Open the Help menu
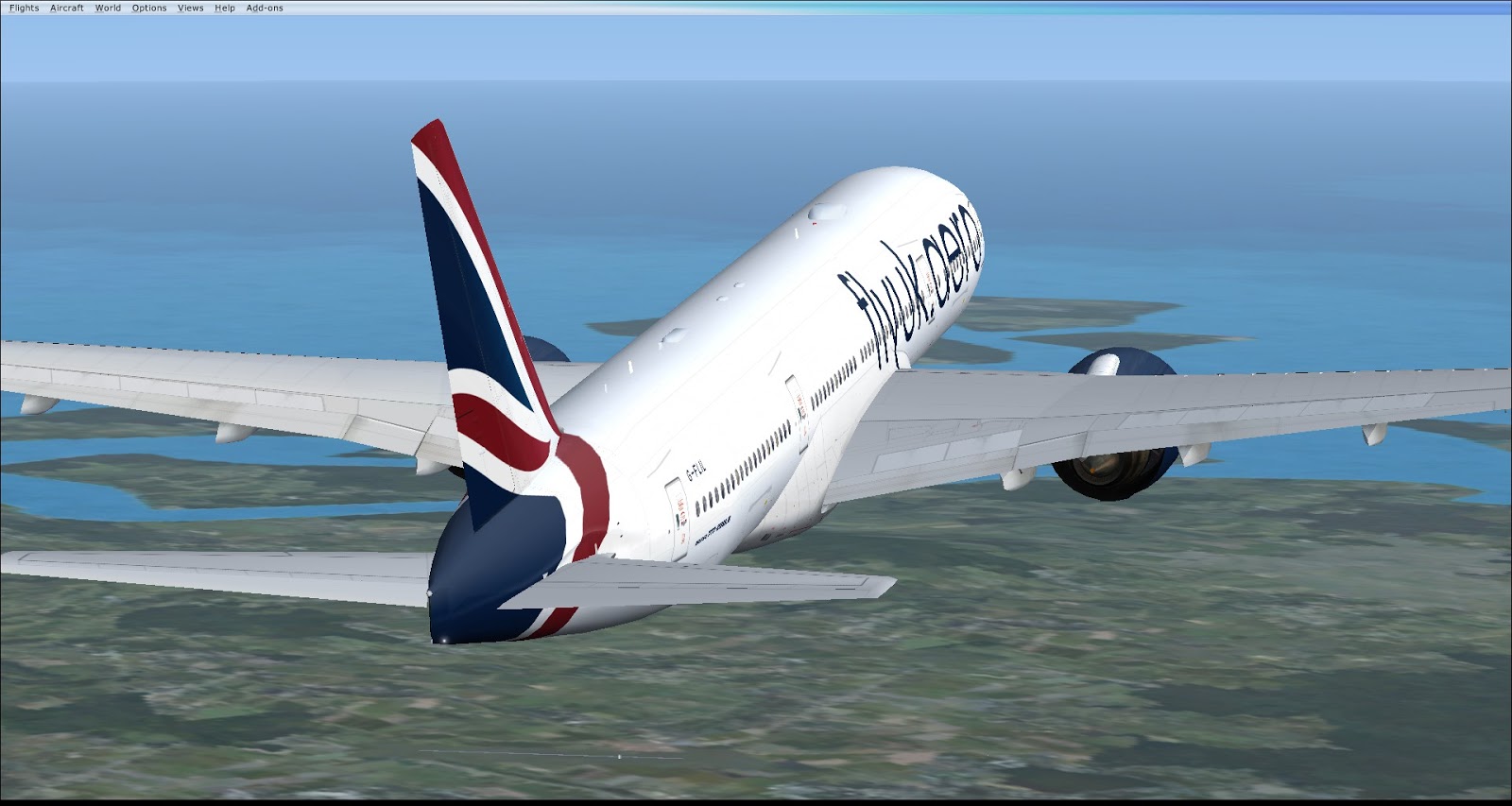 (x=225, y=9)
